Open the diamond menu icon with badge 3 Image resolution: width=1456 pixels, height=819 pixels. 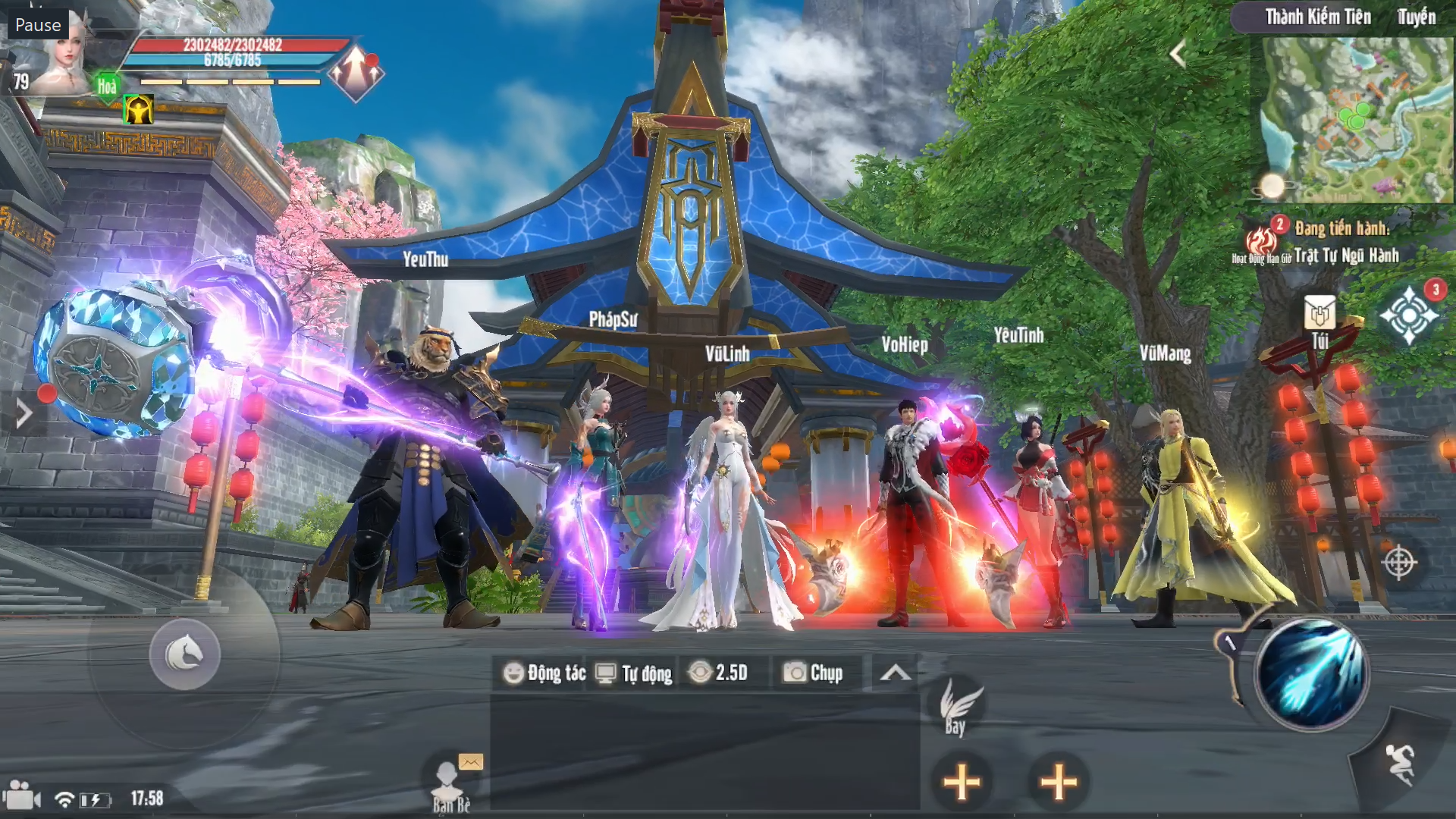coord(1409,314)
